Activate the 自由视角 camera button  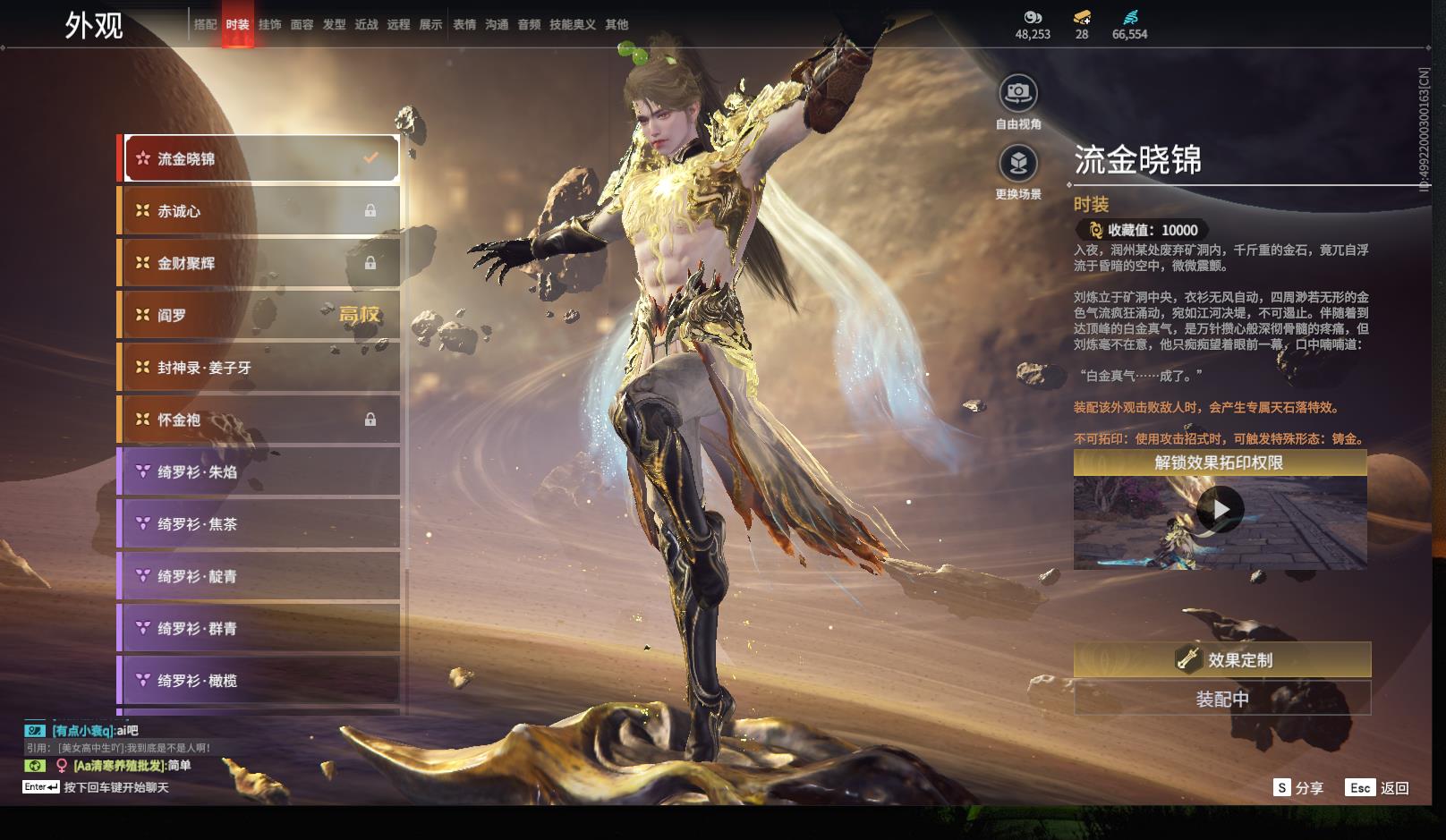pyautogui.click(x=1018, y=92)
